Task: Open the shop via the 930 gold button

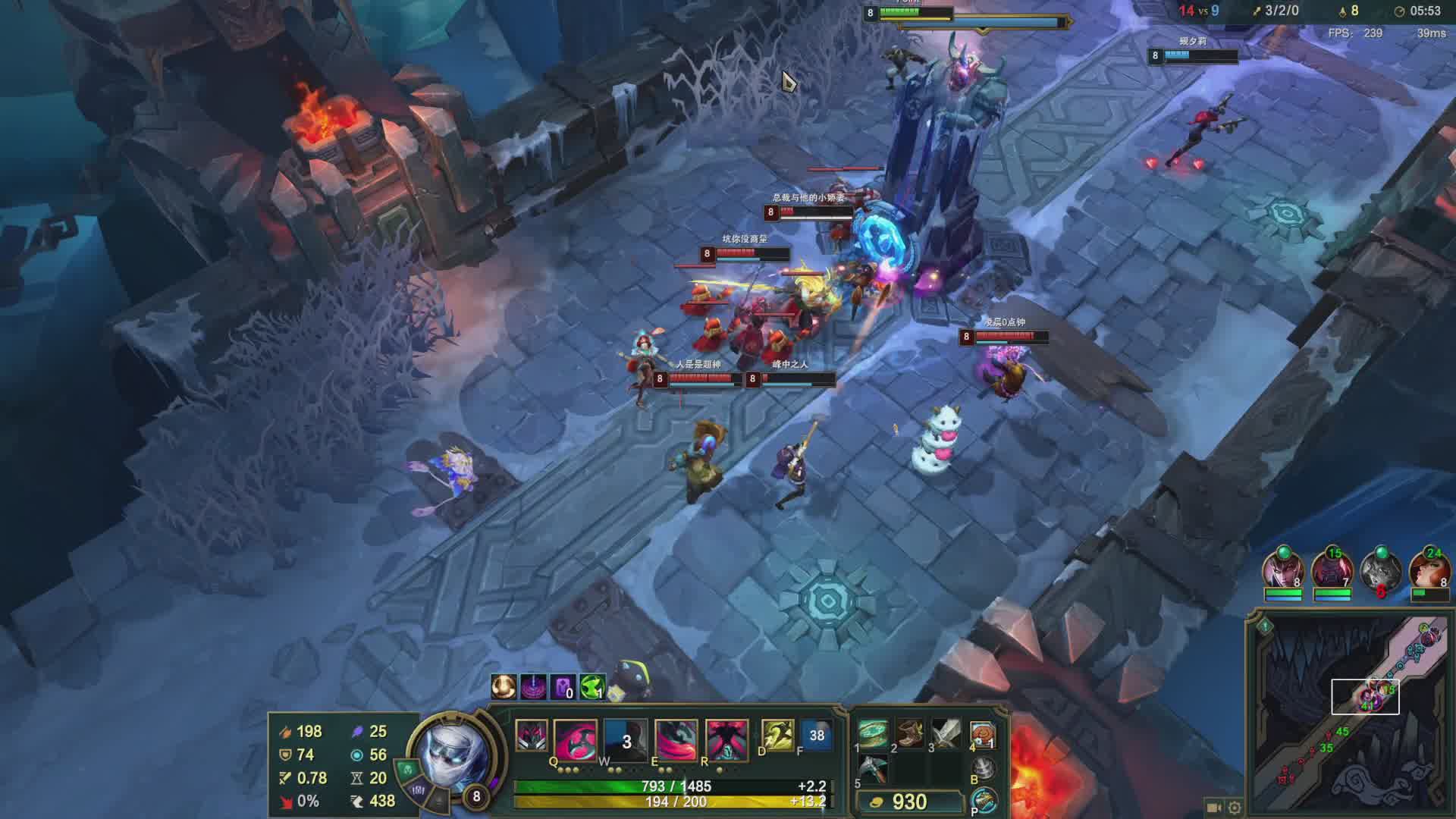Action: tap(907, 802)
